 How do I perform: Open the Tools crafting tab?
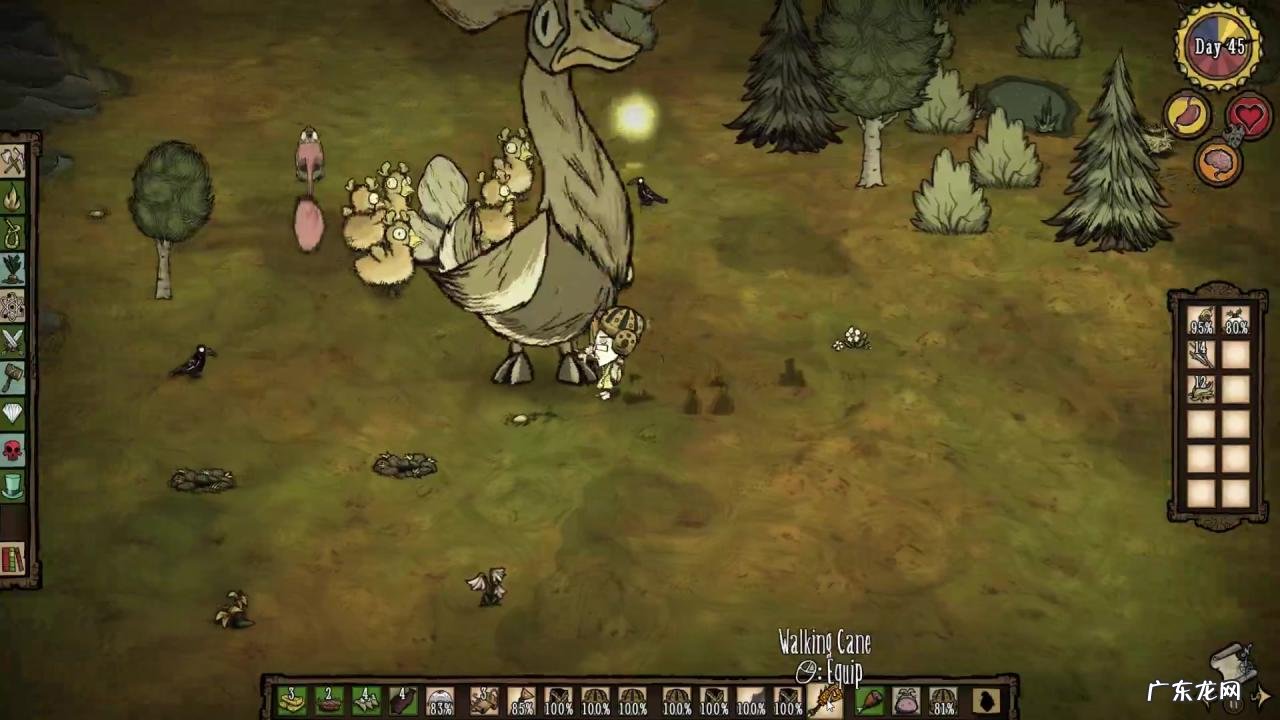13,161
